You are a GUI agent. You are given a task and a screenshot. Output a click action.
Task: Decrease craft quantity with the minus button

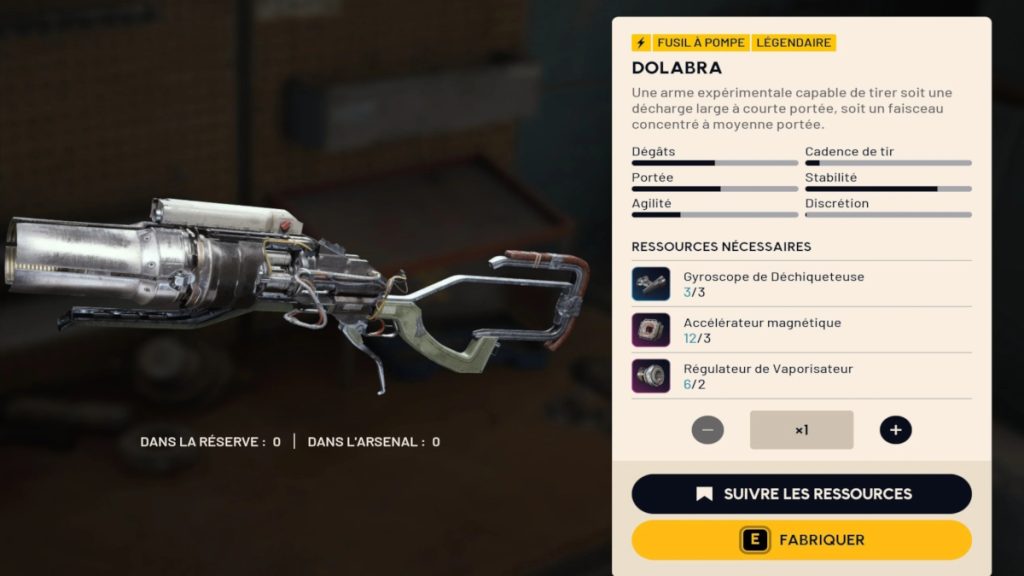[x=707, y=430]
